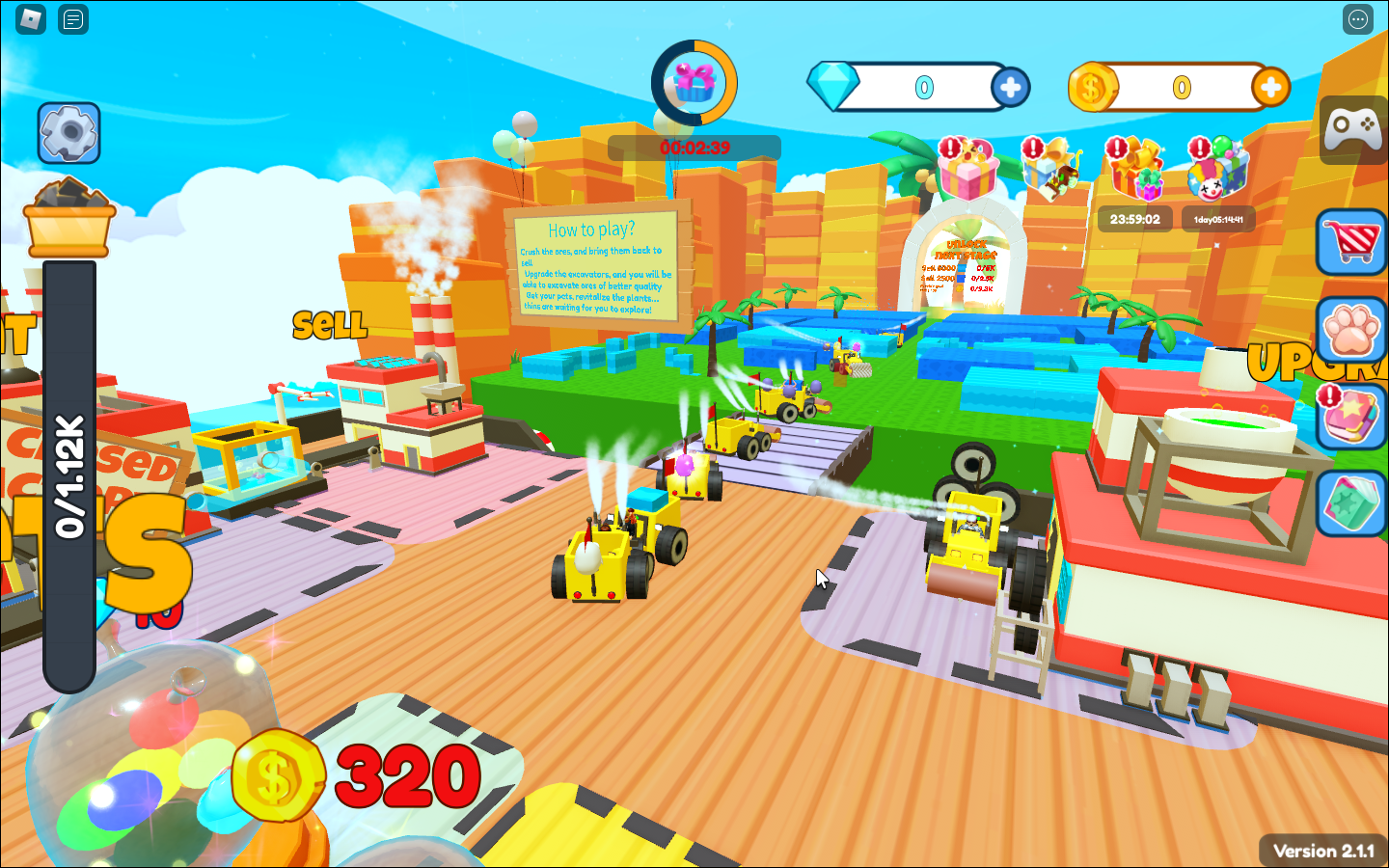Open the pink gift box reward
1389x868 pixels.
(x=967, y=170)
